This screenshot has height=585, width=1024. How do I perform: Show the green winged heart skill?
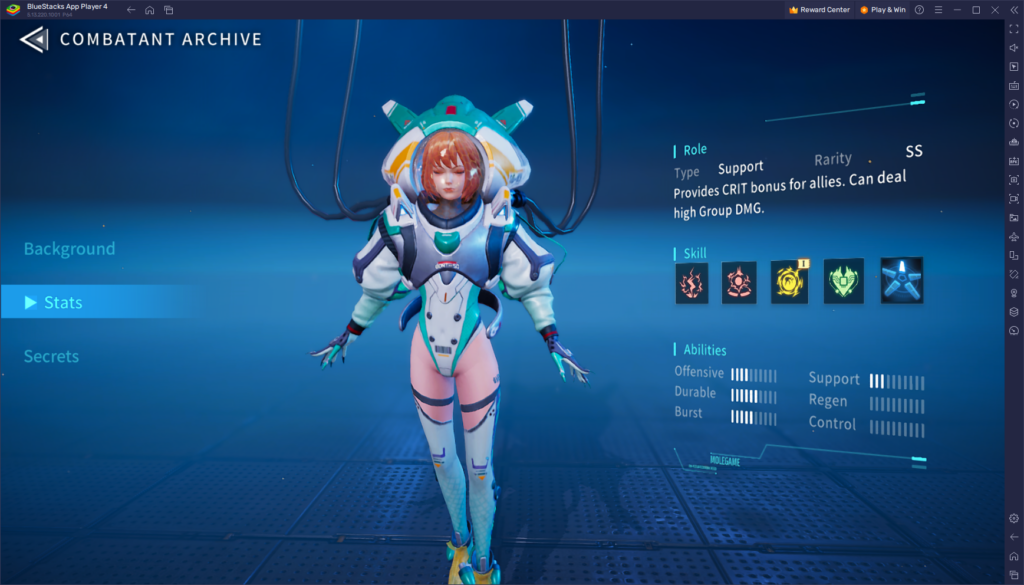[x=843, y=282]
